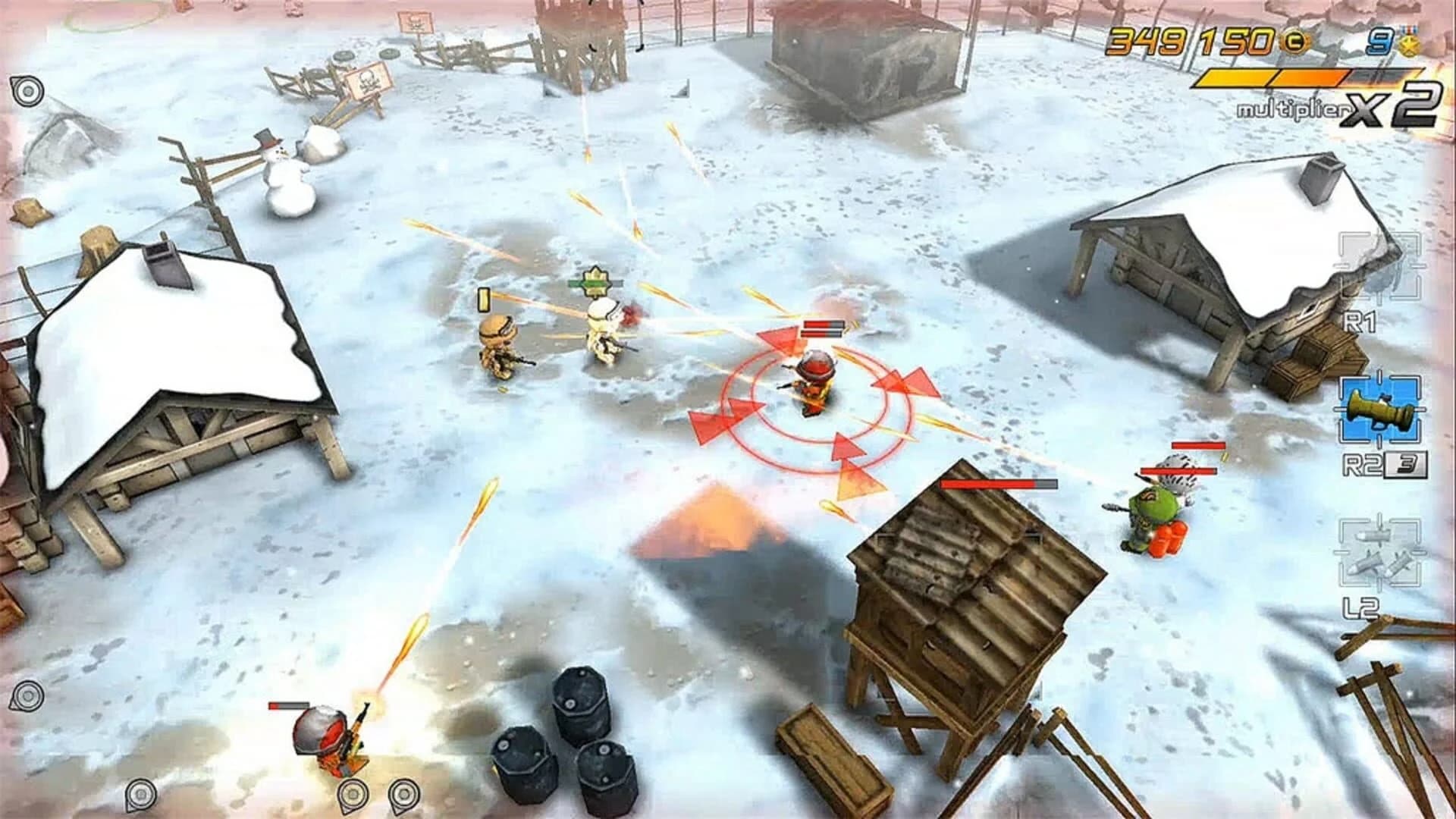1456x819 pixels.
Task: Click the enemy health bar above targeted soldier
Action: click(822, 326)
